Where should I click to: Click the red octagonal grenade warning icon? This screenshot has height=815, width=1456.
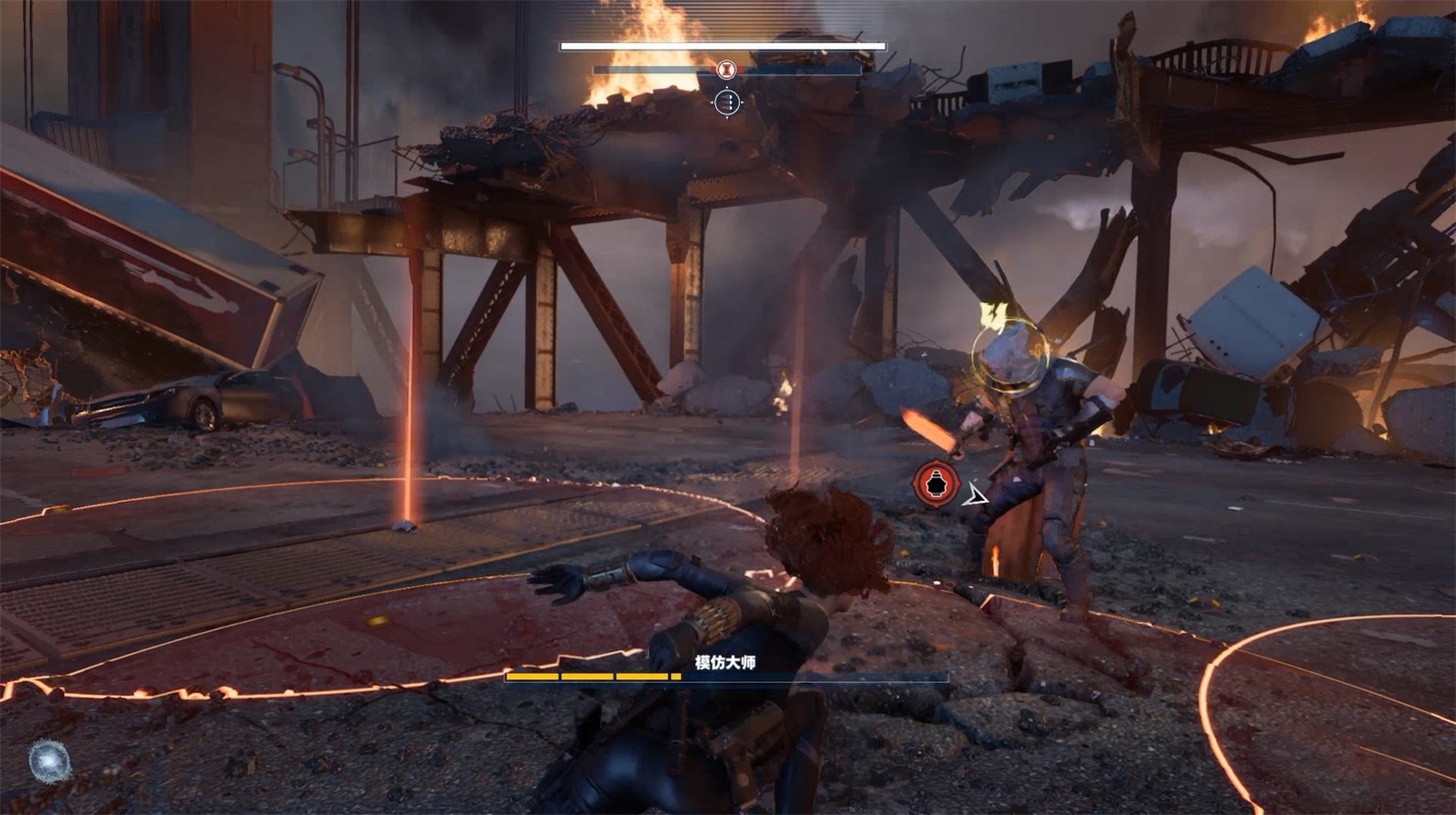936,483
